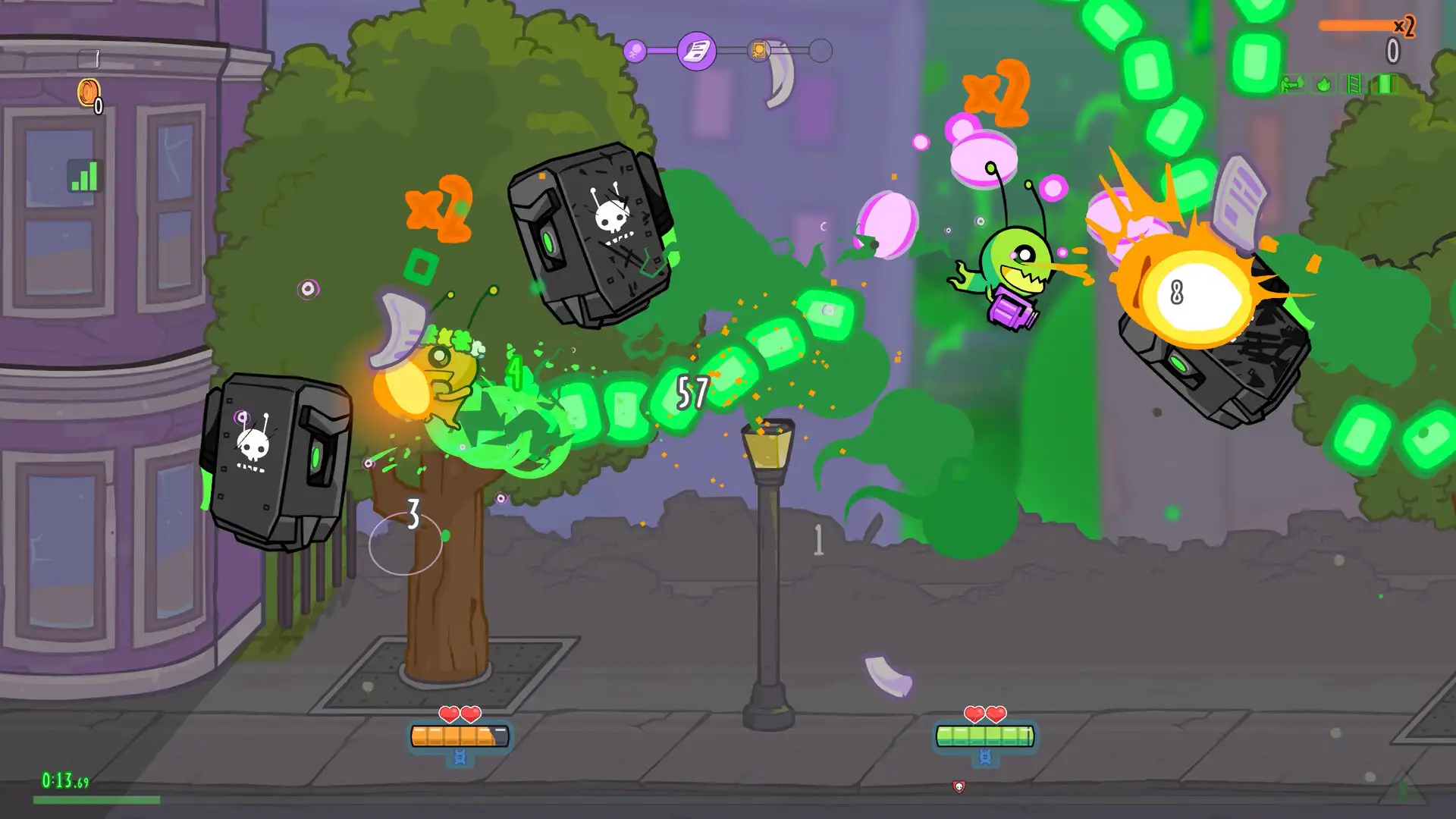Click a red heart above the left player's ammo bar
The image size is (1456, 819).
coord(450,714)
